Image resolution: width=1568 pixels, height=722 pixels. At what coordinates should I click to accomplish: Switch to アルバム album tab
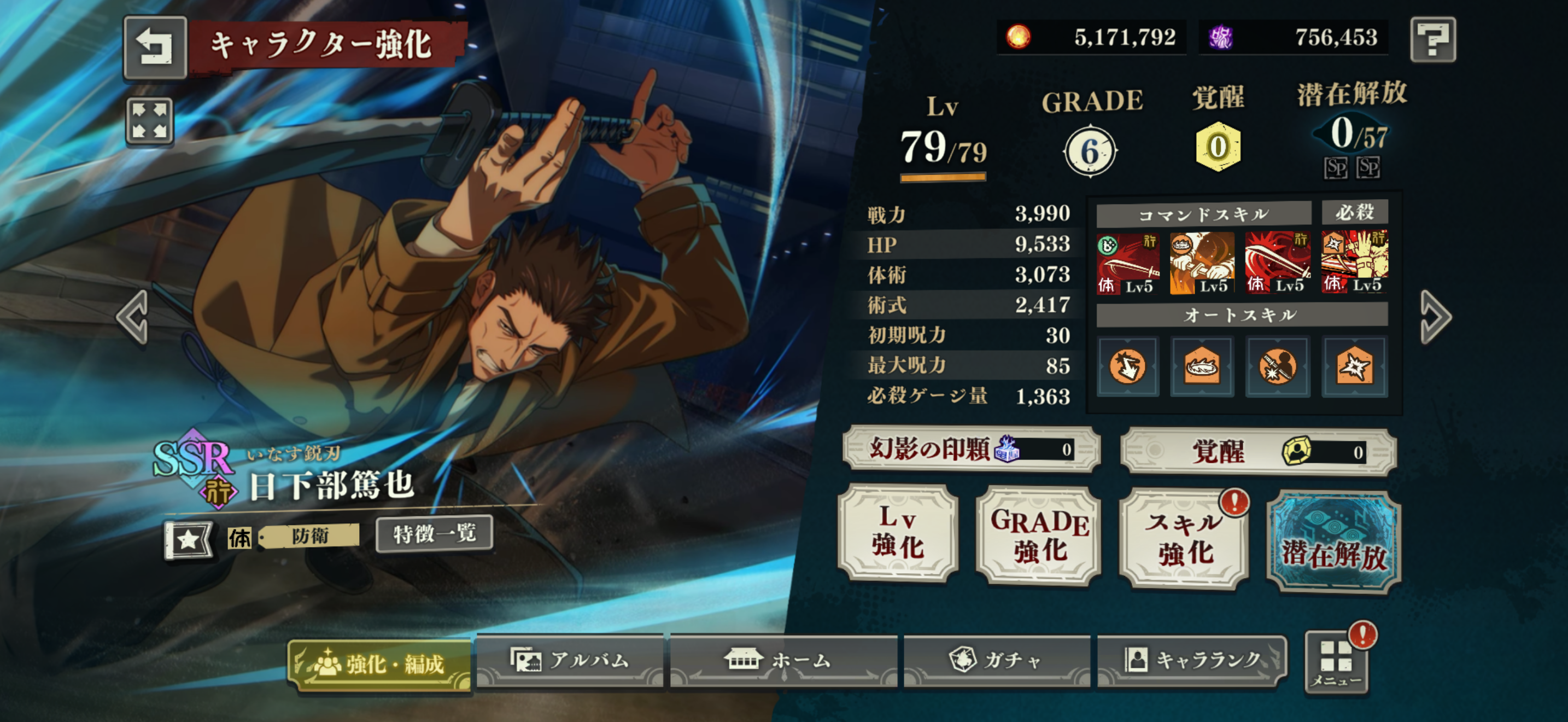tap(570, 661)
